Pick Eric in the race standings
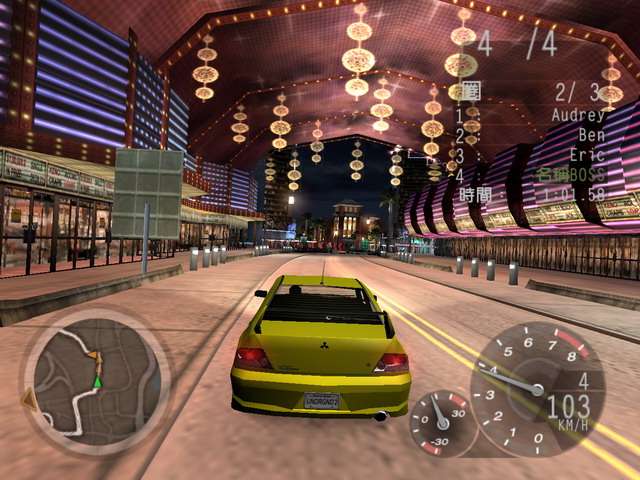 click(x=589, y=154)
